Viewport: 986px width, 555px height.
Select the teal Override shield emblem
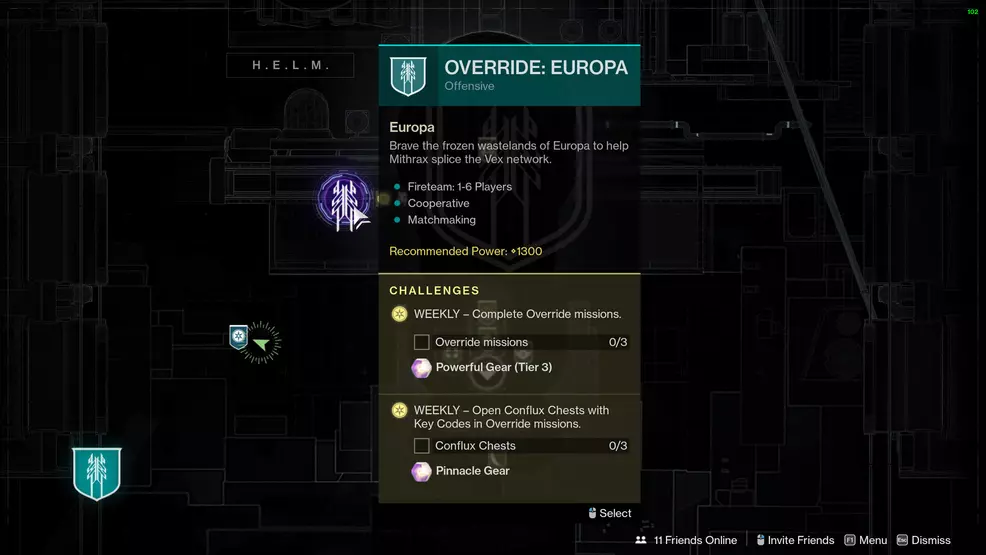[97, 473]
